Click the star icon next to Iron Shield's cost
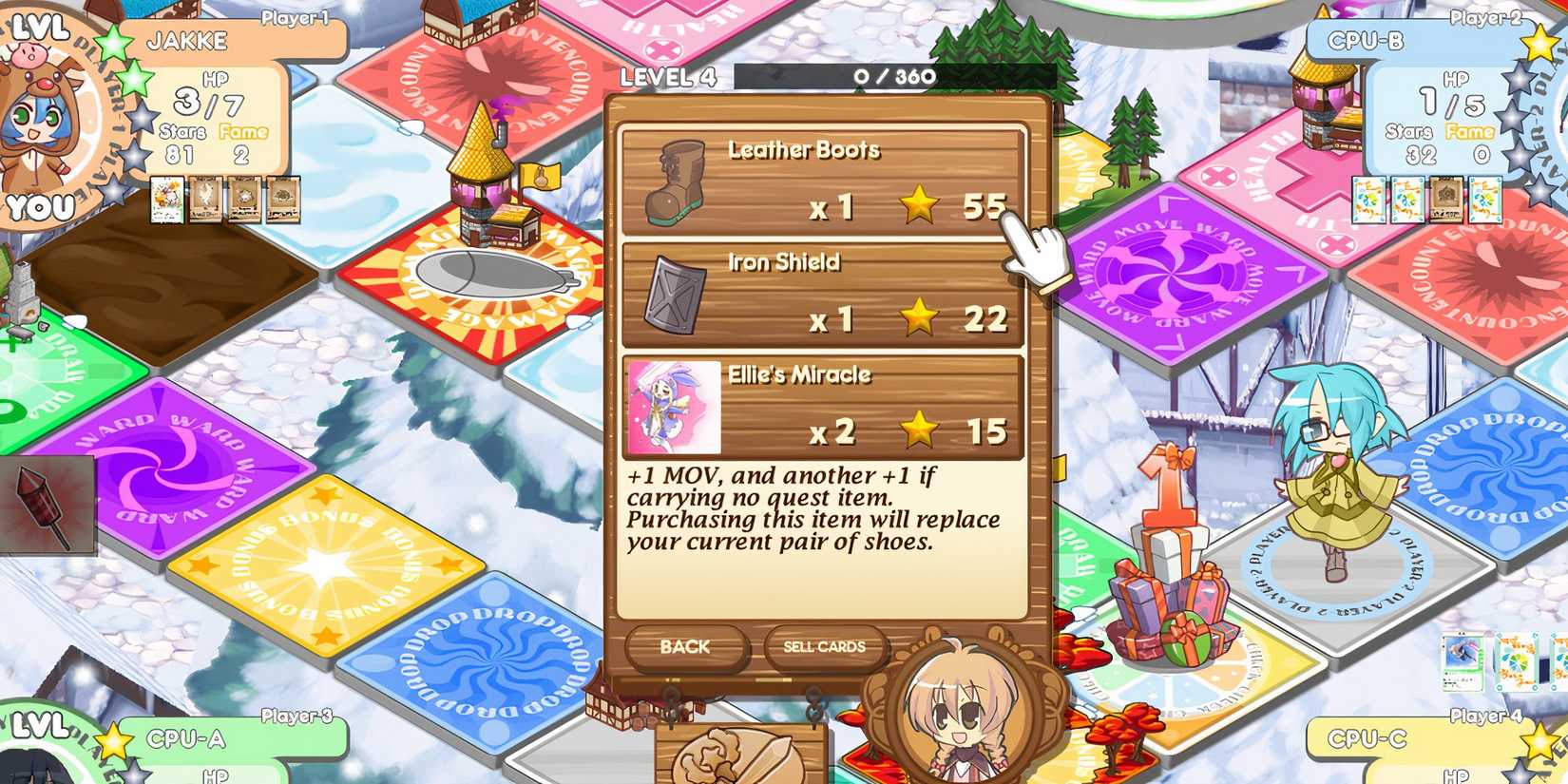The image size is (1568, 784). pyautogui.click(x=918, y=319)
